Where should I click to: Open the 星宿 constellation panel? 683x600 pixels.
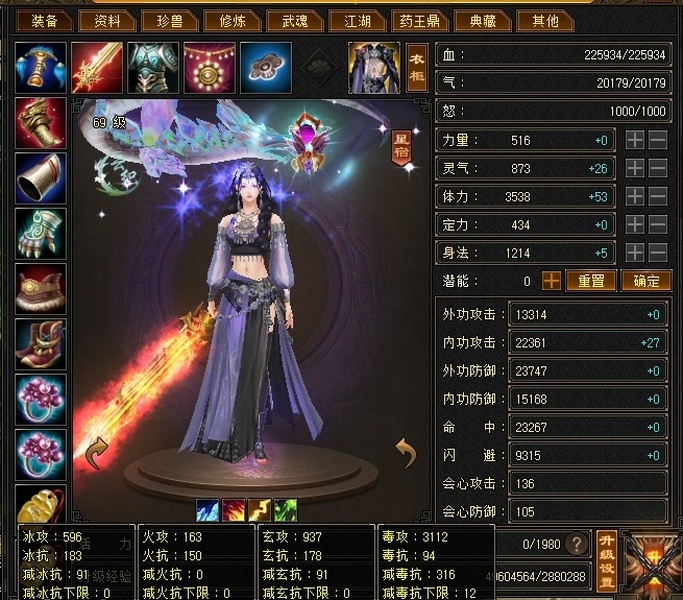[x=402, y=146]
